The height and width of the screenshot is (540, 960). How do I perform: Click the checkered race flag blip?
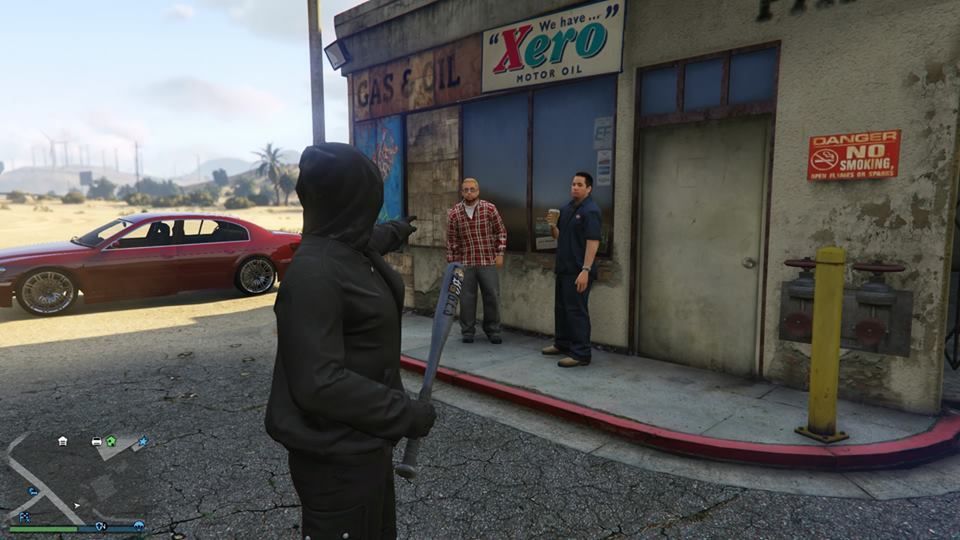coord(23,516)
